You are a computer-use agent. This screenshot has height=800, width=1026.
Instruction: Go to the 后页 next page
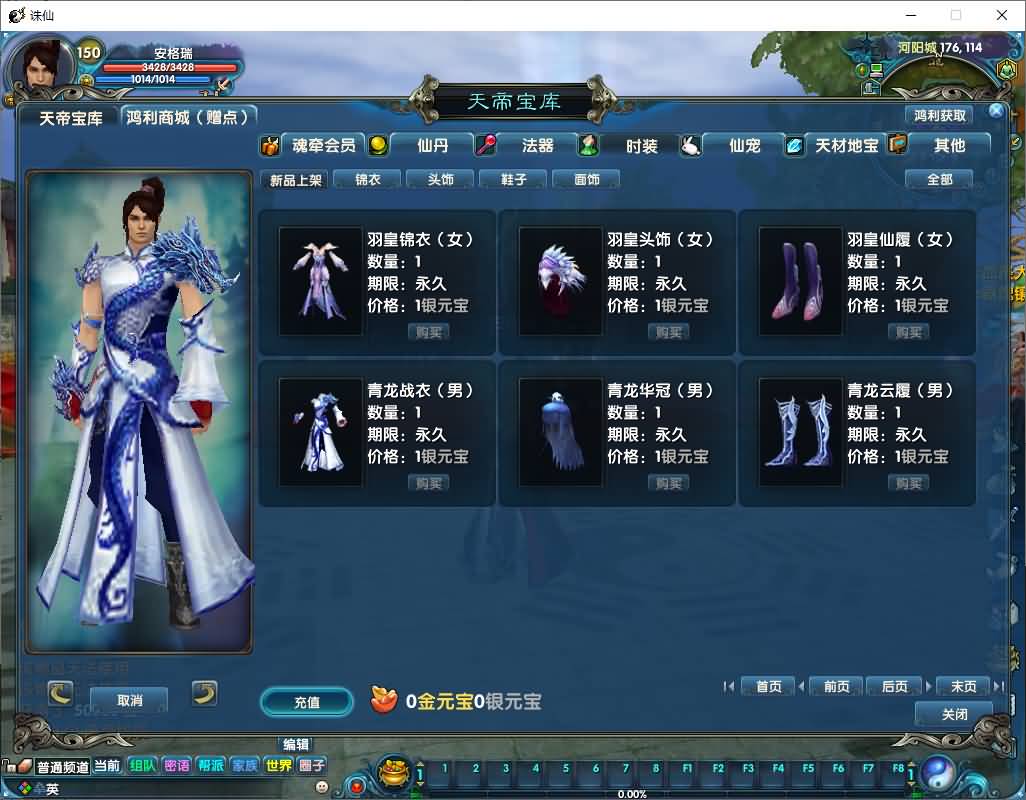894,687
